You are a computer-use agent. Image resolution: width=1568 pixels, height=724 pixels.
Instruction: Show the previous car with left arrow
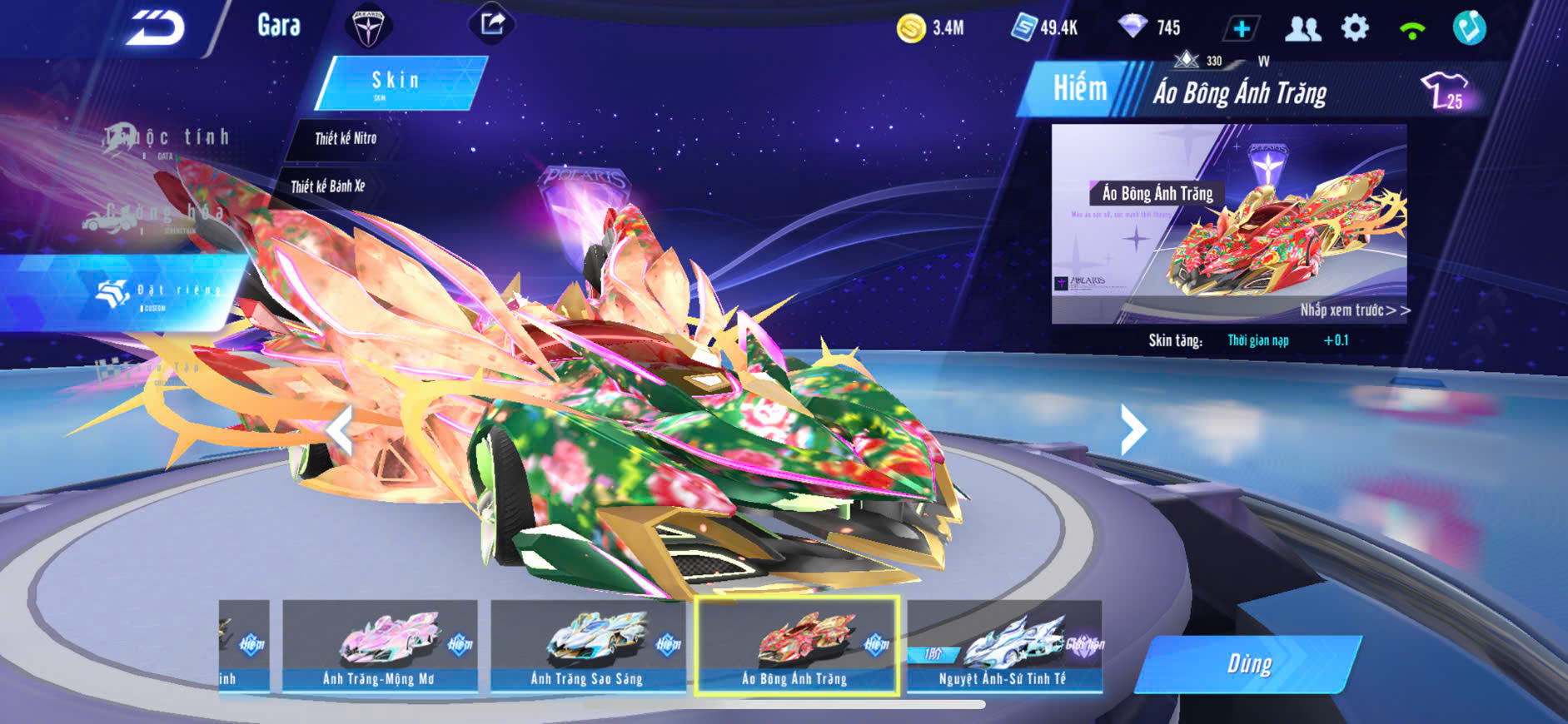[340, 429]
